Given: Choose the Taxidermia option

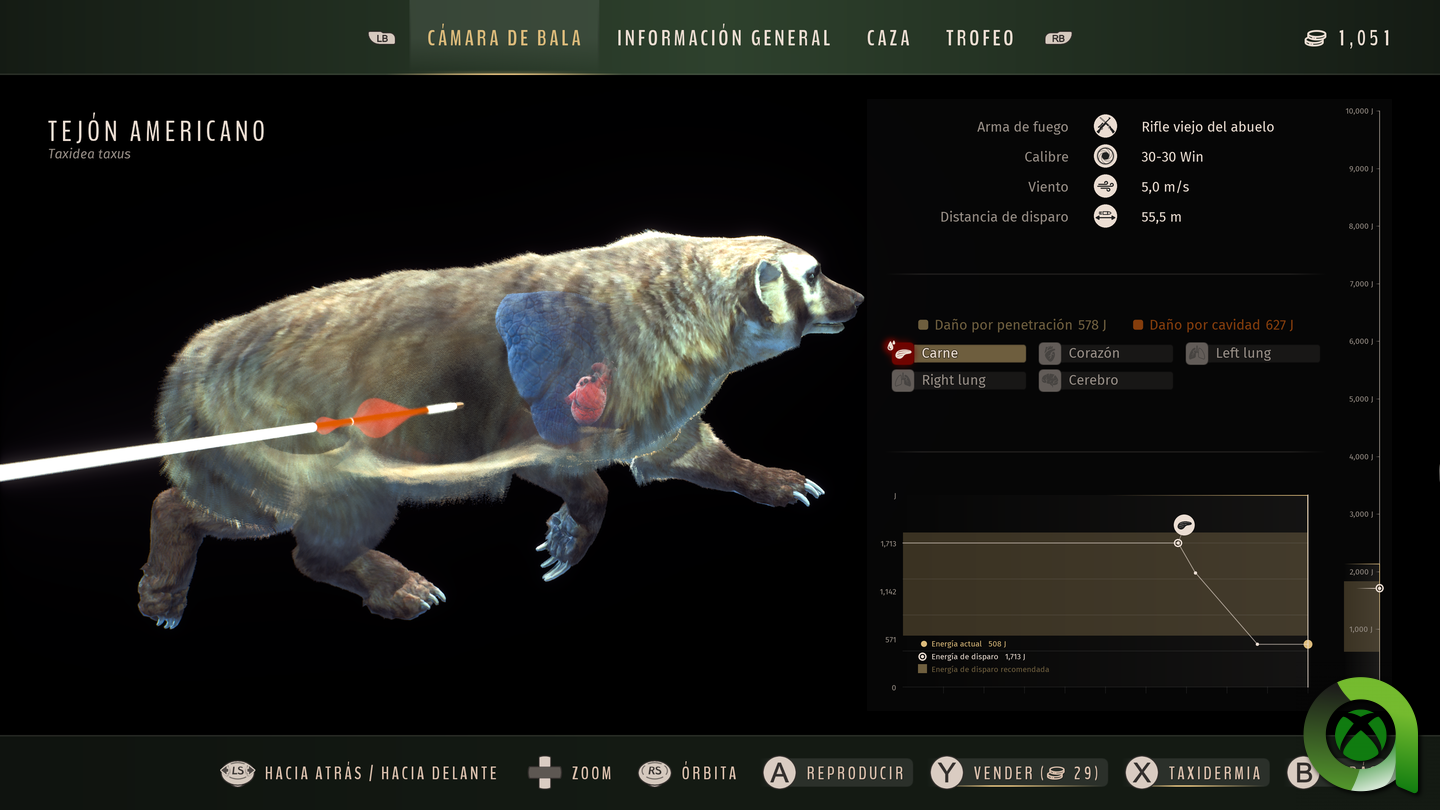Looking at the screenshot, I should 1197,773.
